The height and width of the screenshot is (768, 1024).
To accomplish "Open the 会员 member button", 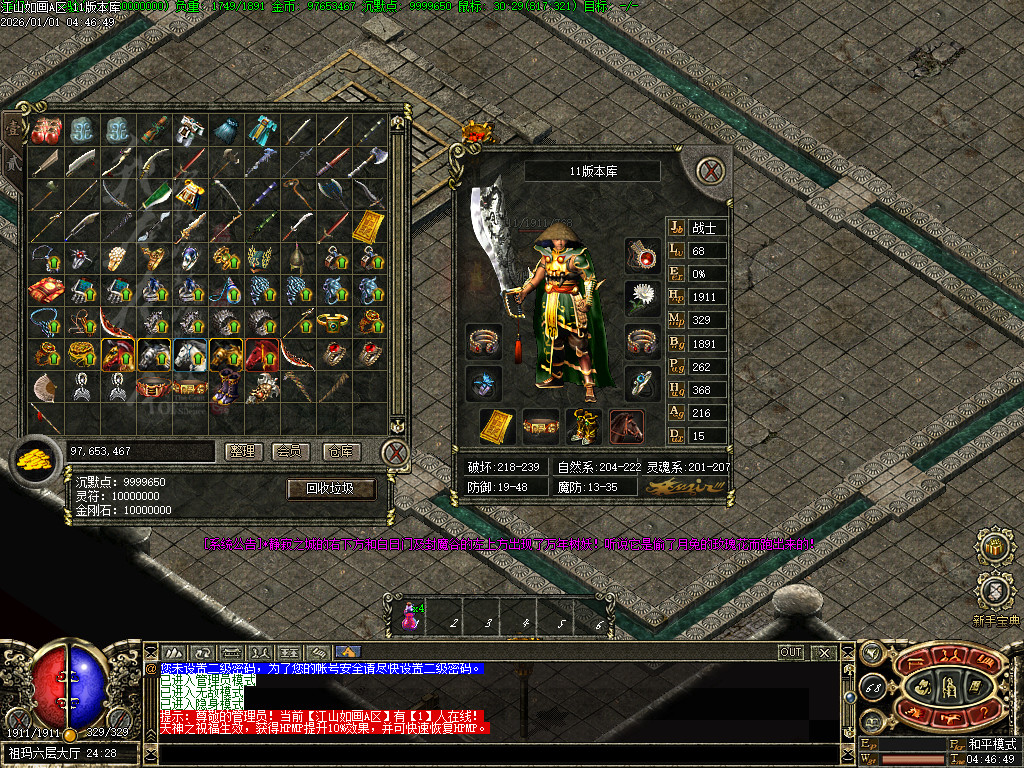I will coord(291,452).
